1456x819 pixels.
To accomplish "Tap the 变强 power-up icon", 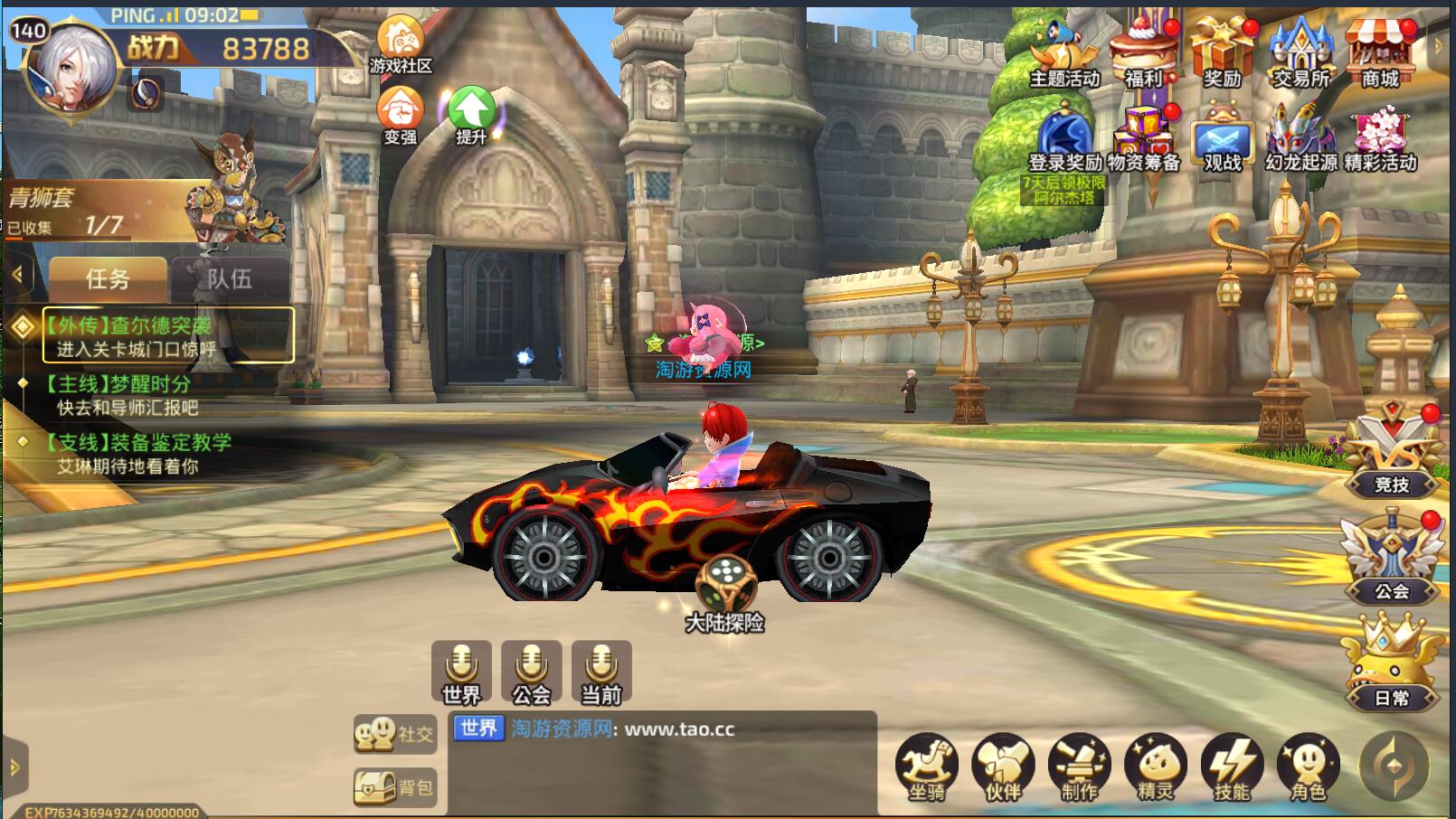I will tap(400, 113).
